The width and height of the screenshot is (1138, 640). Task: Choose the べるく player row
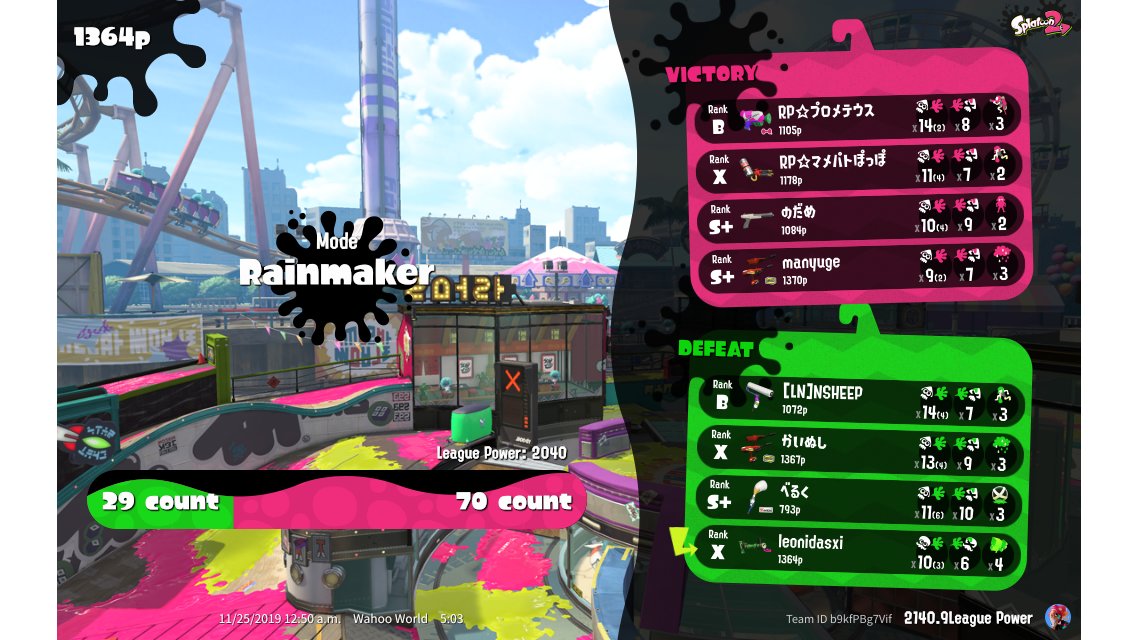pos(857,499)
